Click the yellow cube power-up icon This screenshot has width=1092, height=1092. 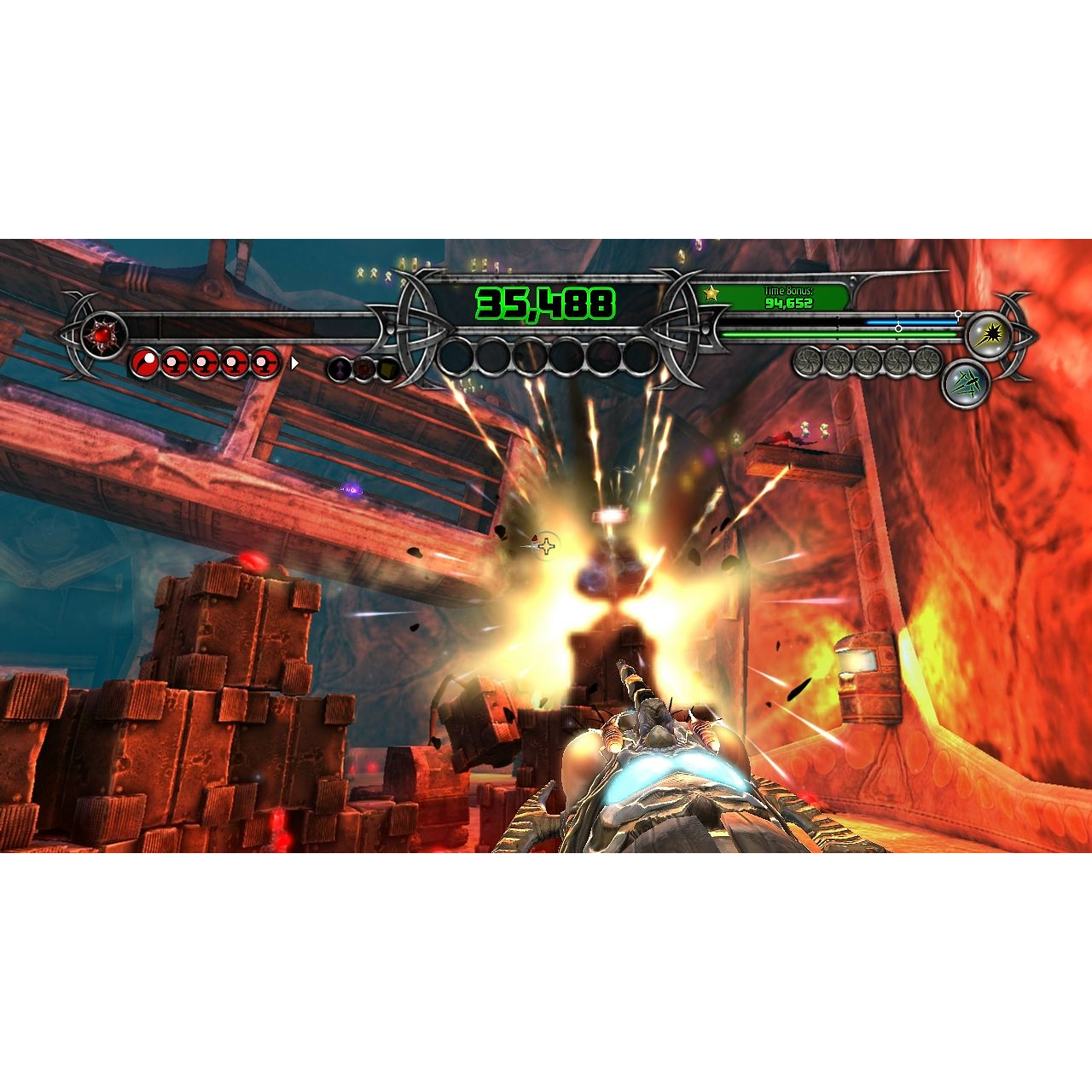pyautogui.click(x=389, y=369)
